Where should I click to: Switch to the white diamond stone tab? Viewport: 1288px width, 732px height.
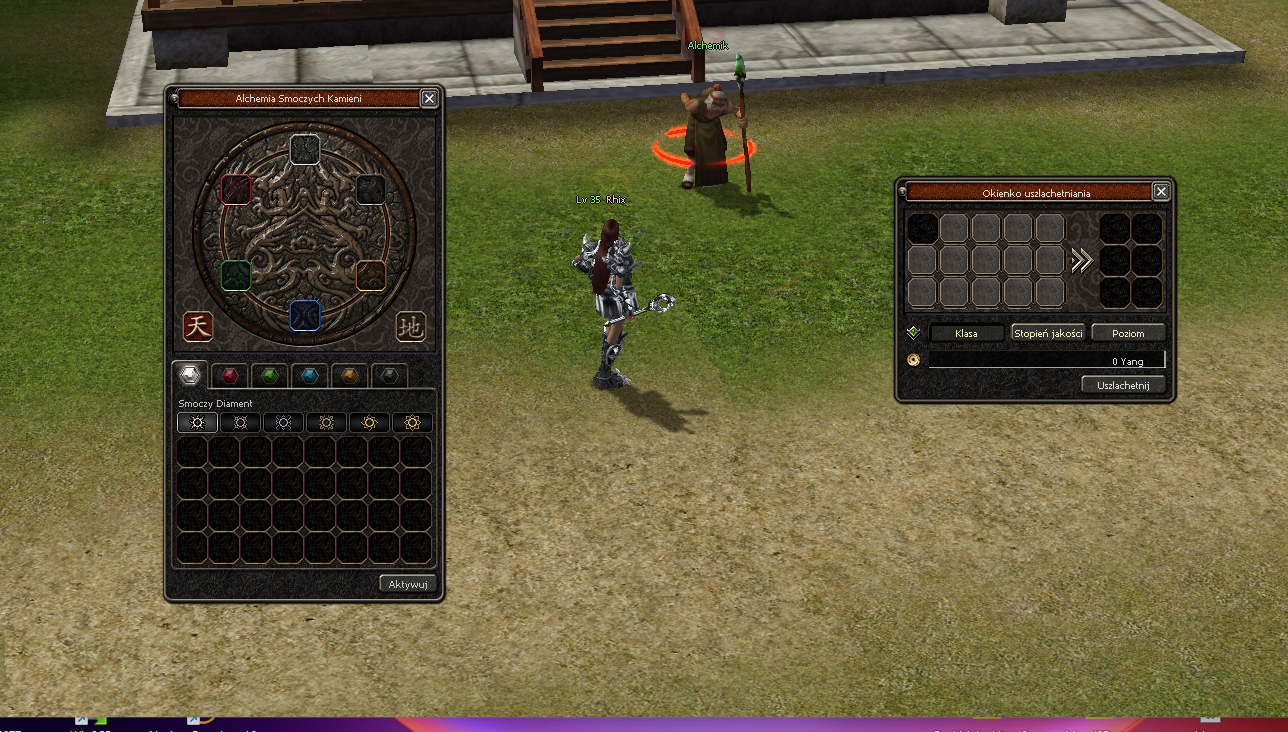click(x=190, y=375)
